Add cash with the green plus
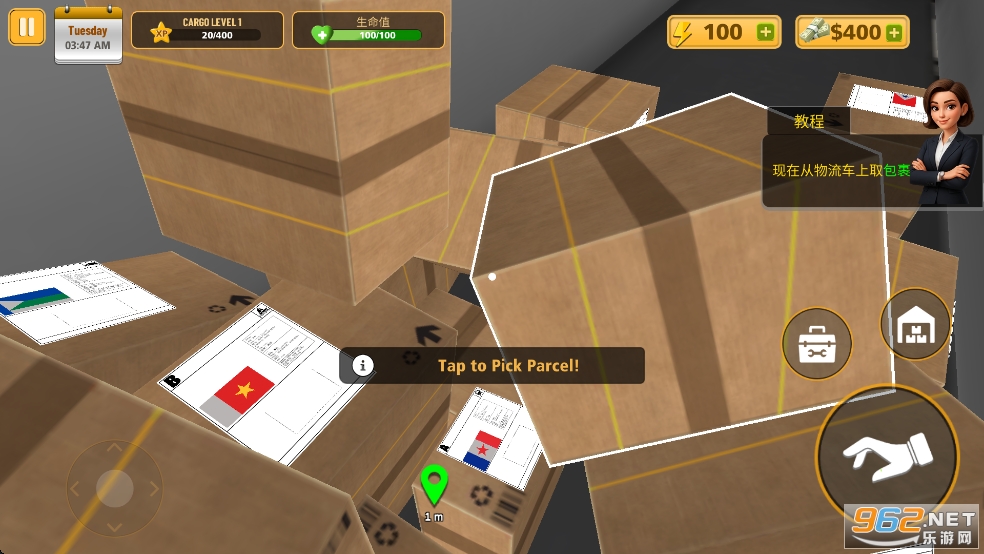 [x=894, y=33]
